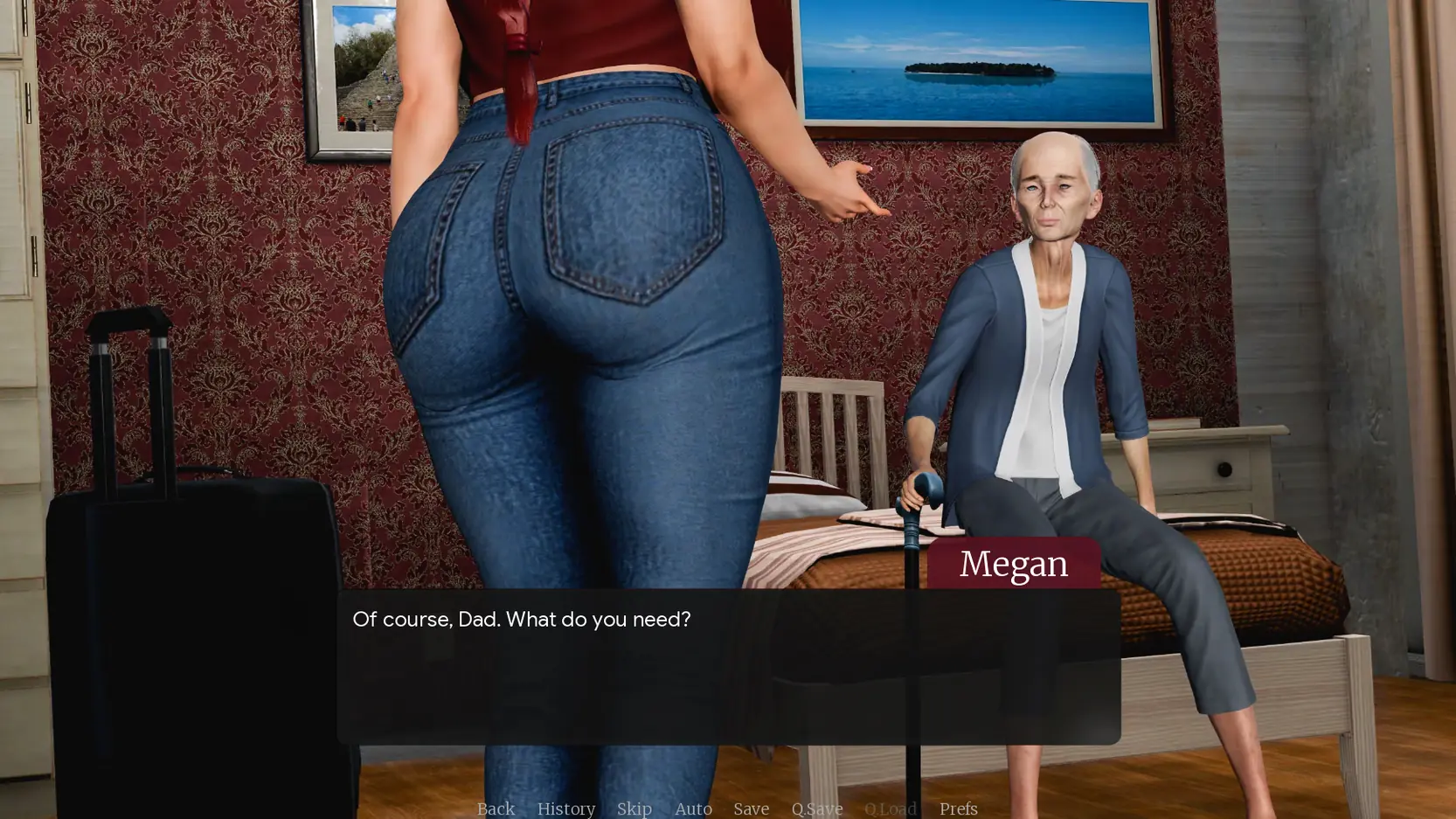Open the Save game screen
The height and width of the screenshot is (819, 1456).
pos(751,809)
